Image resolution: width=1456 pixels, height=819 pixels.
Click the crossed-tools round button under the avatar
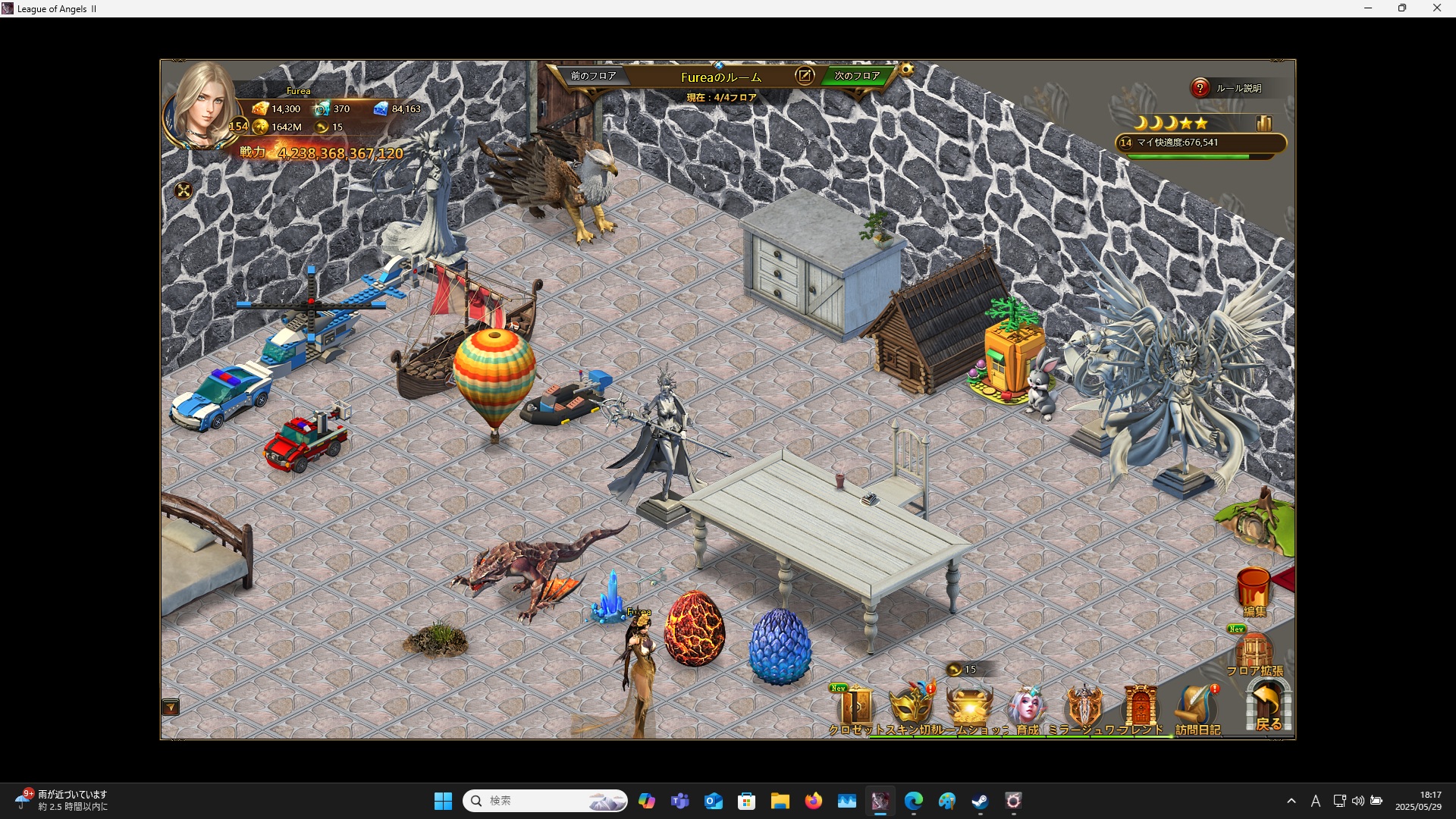click(184, 190)
